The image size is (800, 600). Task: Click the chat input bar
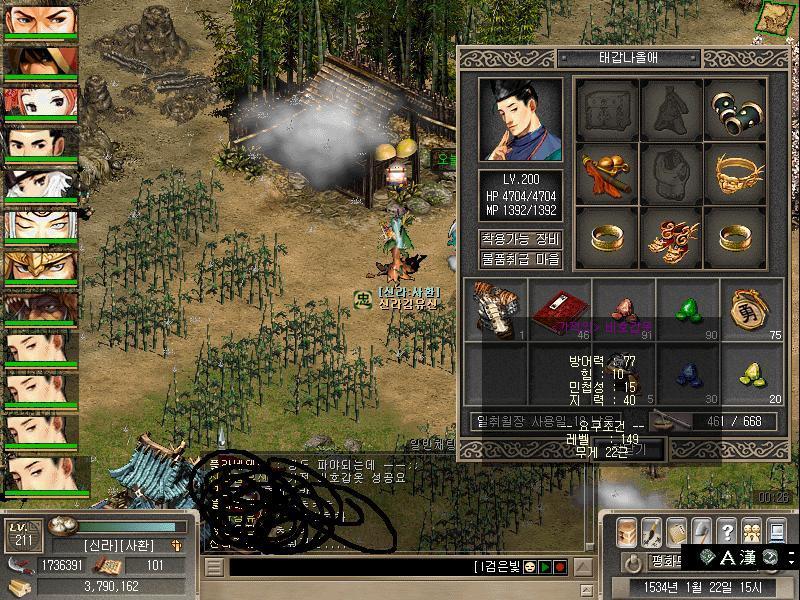click(350, 567)
